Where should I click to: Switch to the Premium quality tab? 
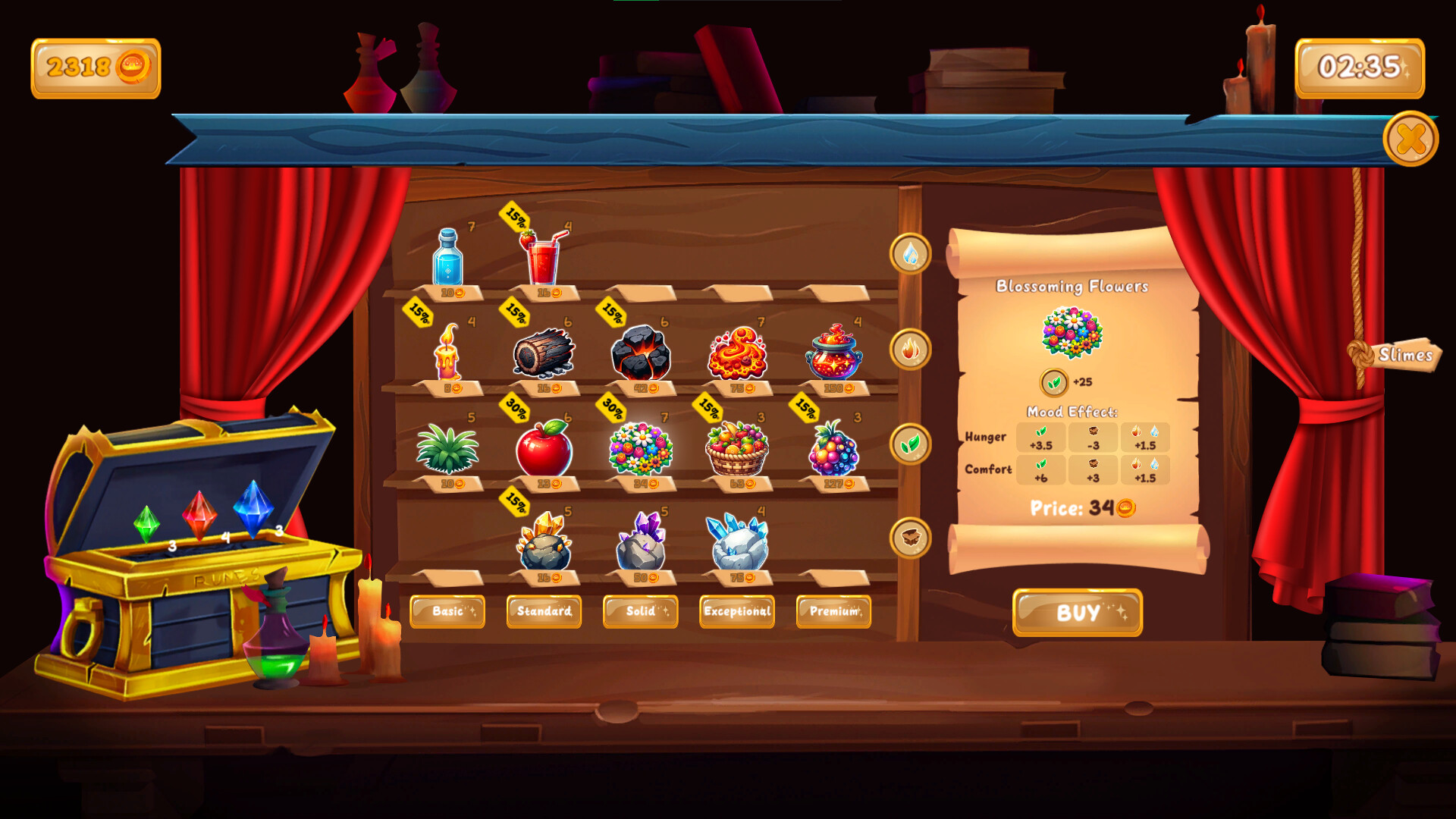tap(833, 612)
